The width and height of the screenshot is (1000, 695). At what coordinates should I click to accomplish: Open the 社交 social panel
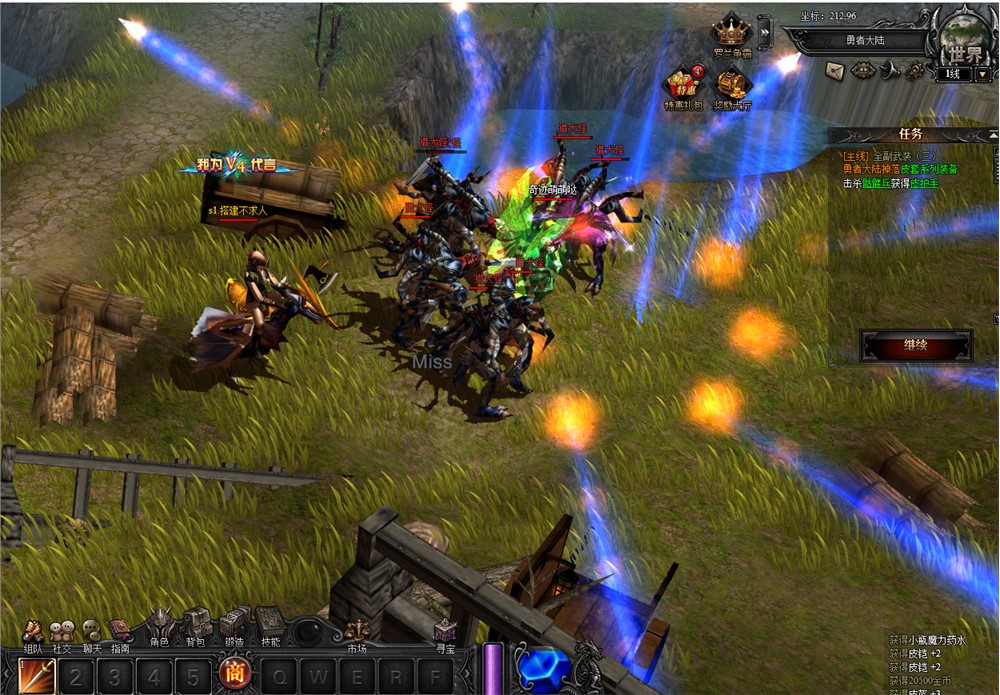(62, 633)
